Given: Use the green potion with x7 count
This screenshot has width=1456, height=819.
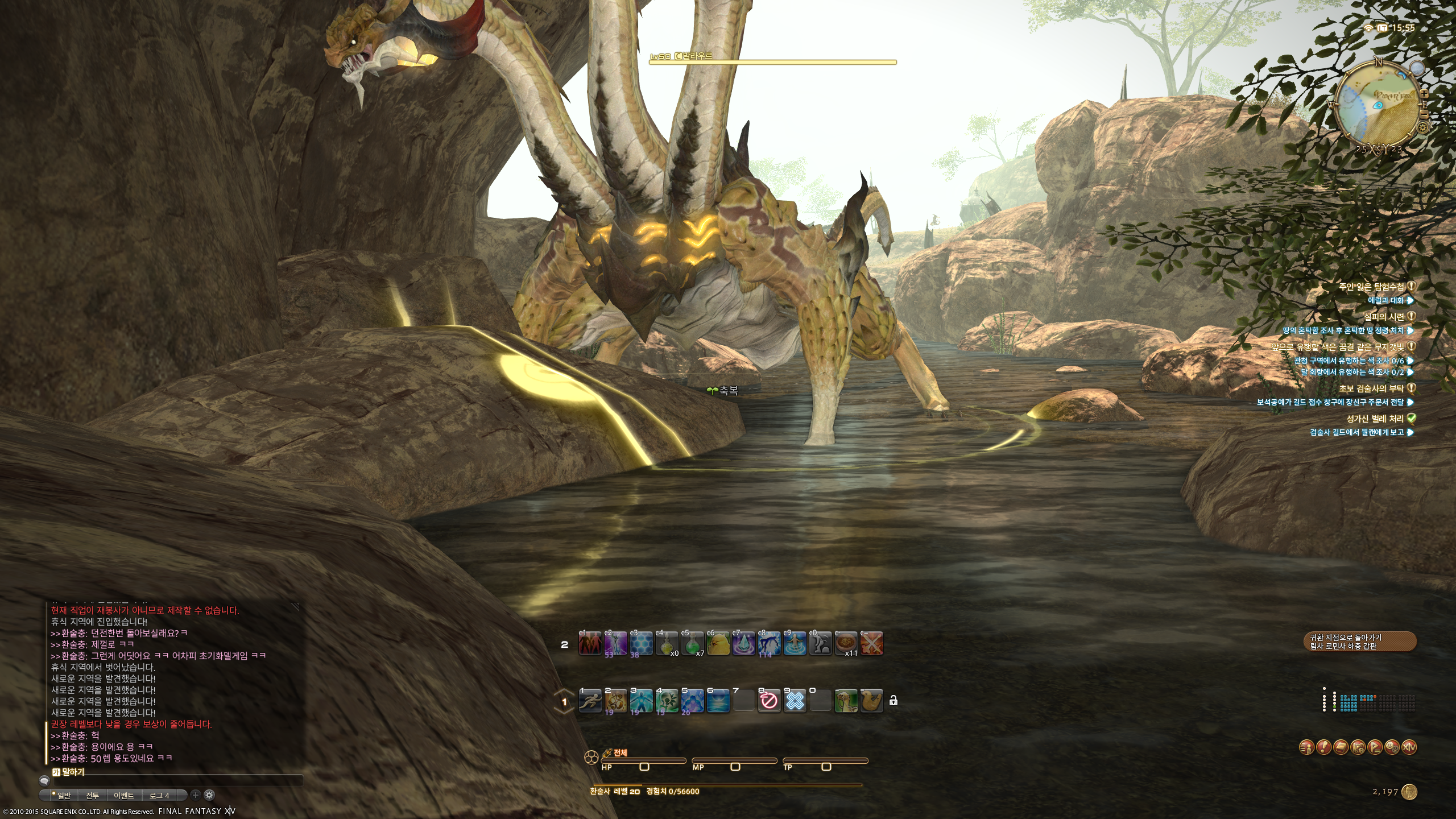Looking at the screenshot, I should (692, 644).
